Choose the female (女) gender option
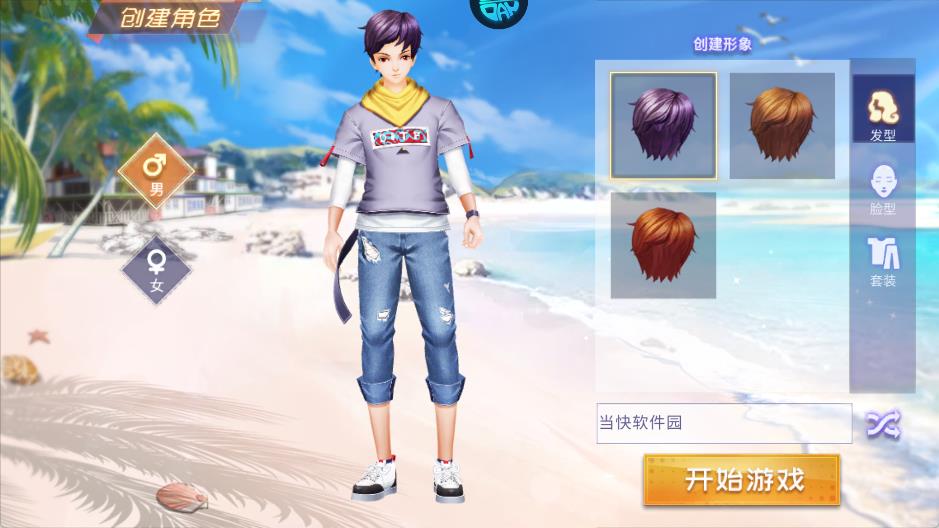The height and width of the screenshot is (528, 939). pos(156,268)
